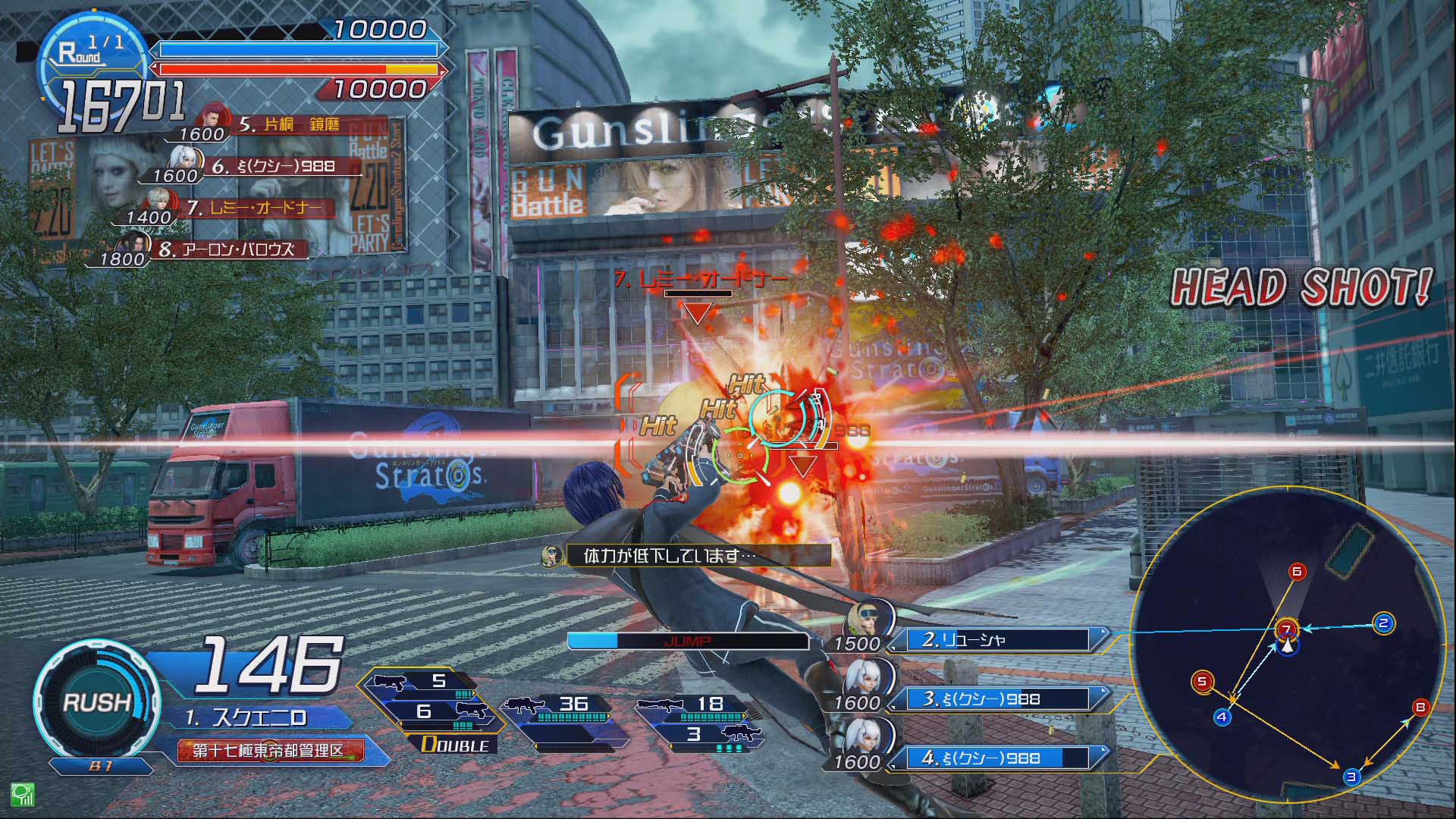
Task: Select red marker 8 on the minimap
Action: pos(1420,708)
